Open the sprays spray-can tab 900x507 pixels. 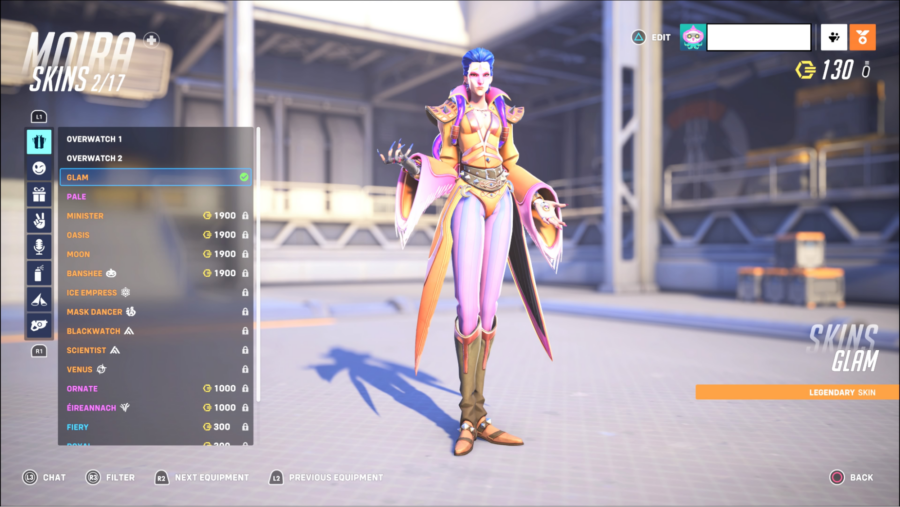tap(39, 272)
